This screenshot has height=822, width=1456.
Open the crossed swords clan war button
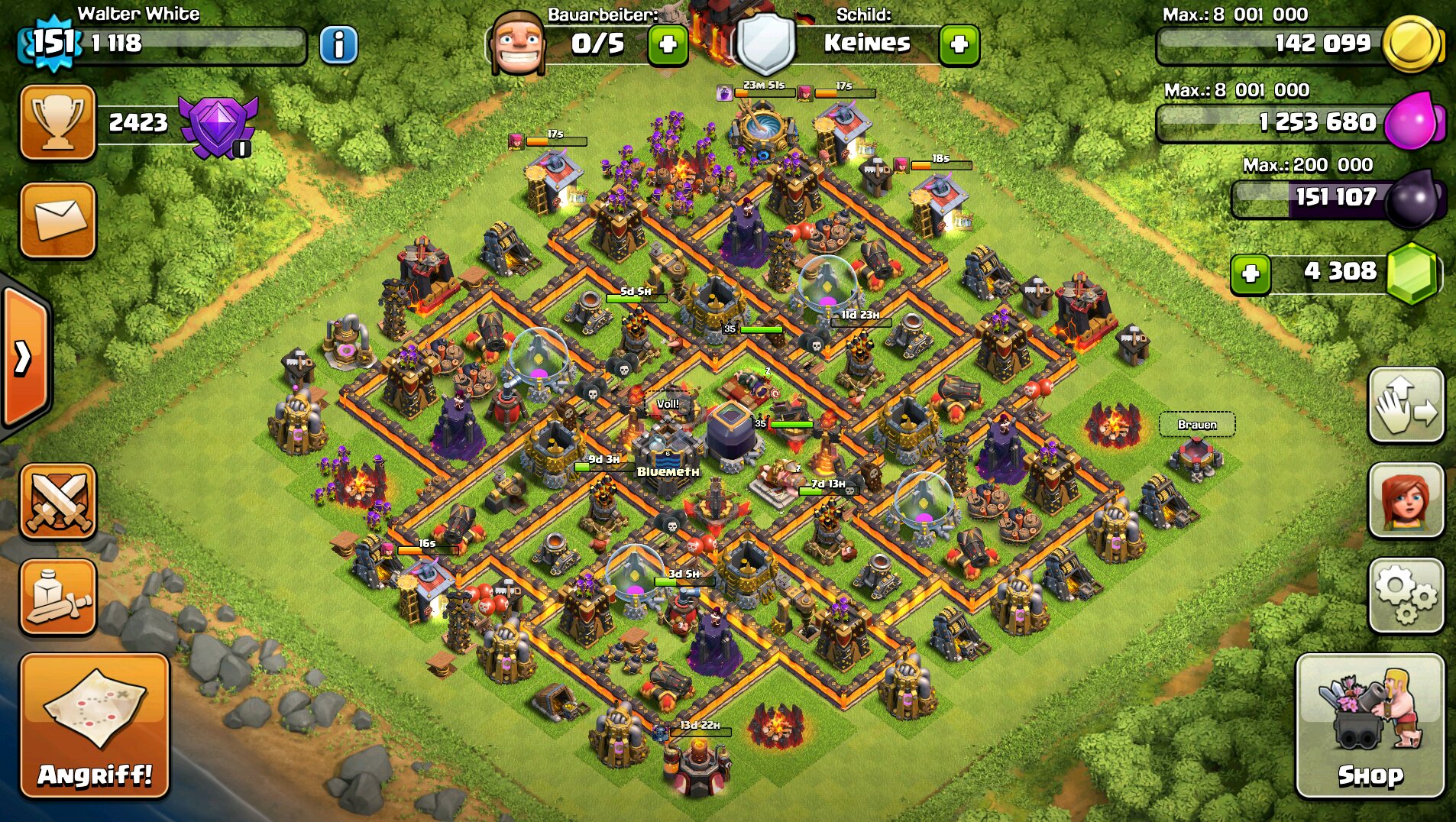pyautogui.click(x=58, y=501)
